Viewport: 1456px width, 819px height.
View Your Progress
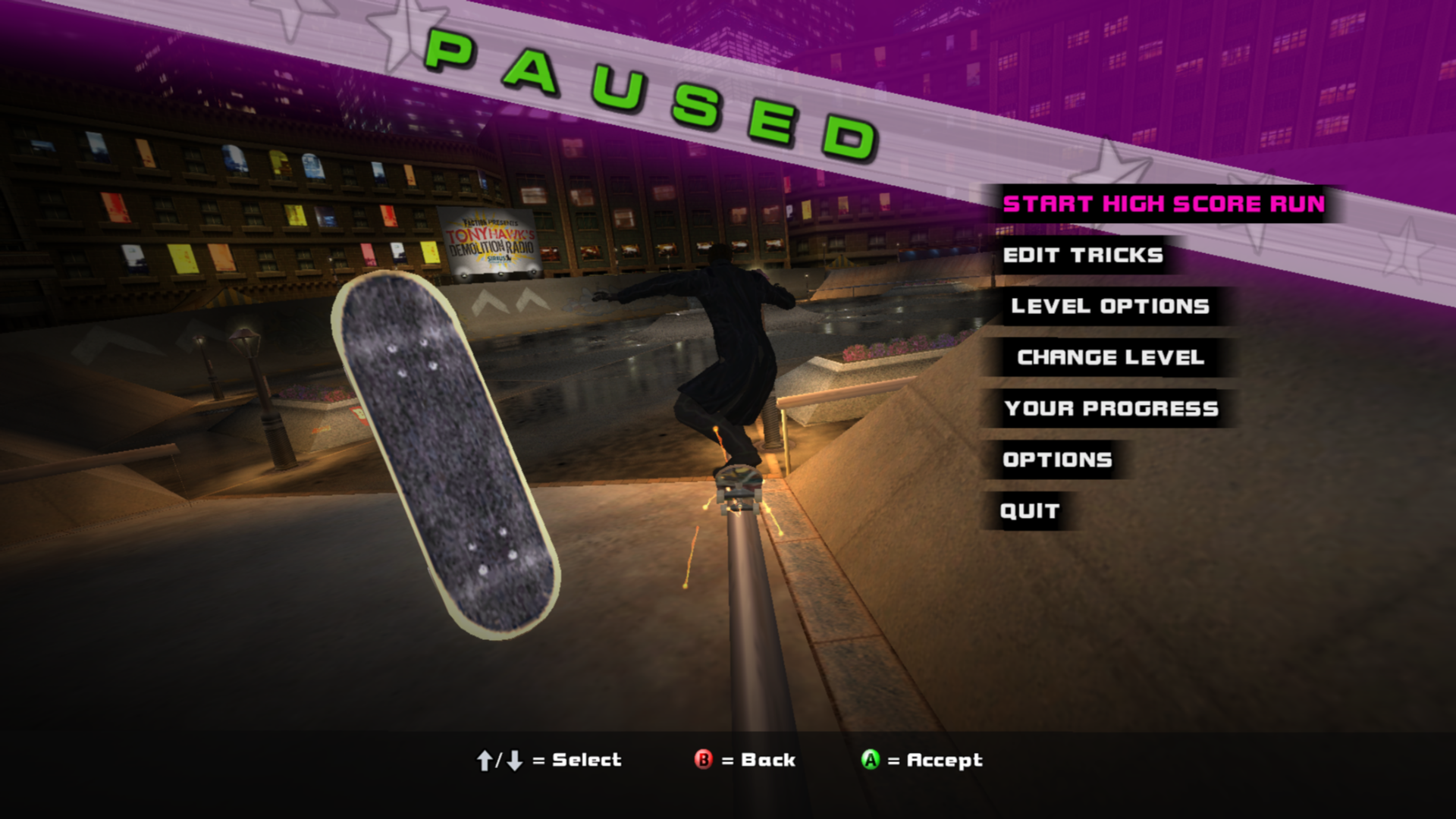[x=1111, y=409]
